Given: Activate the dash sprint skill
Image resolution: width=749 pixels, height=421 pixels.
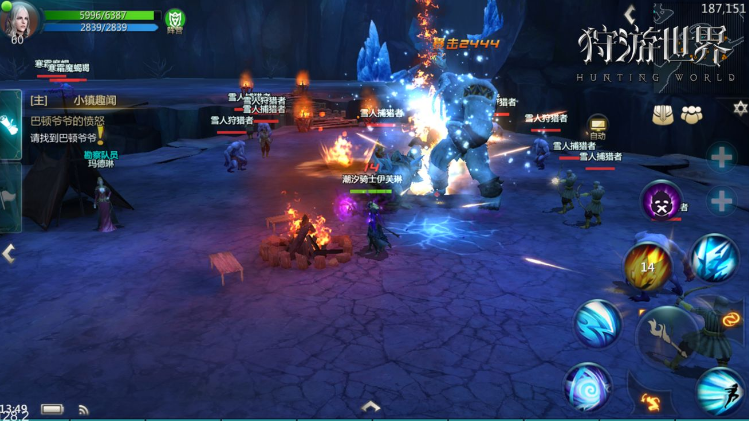Looking at the screenshot, I should [720, 391].
